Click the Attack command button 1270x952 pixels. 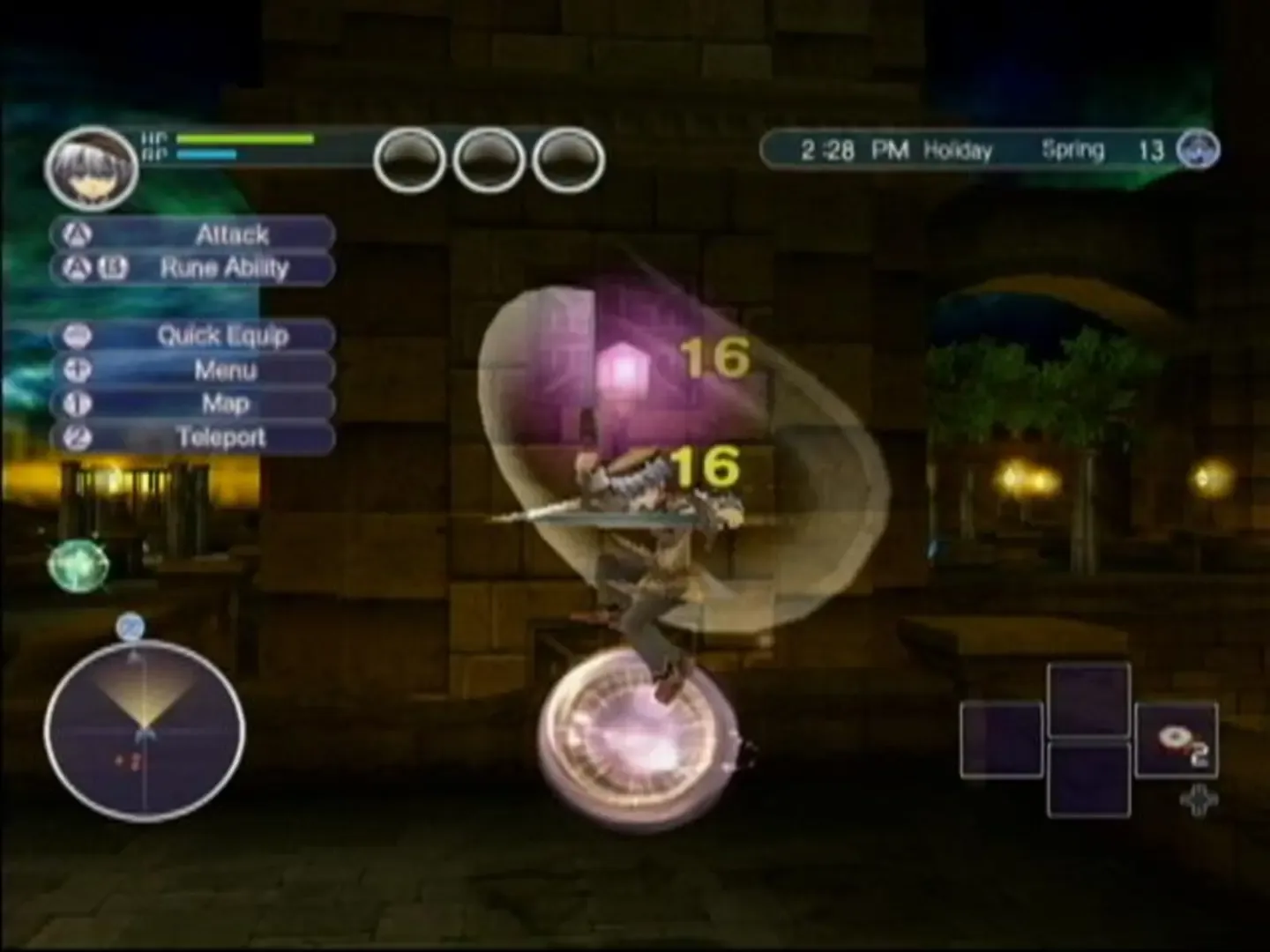pyautogui.click(x=232, y=234)
